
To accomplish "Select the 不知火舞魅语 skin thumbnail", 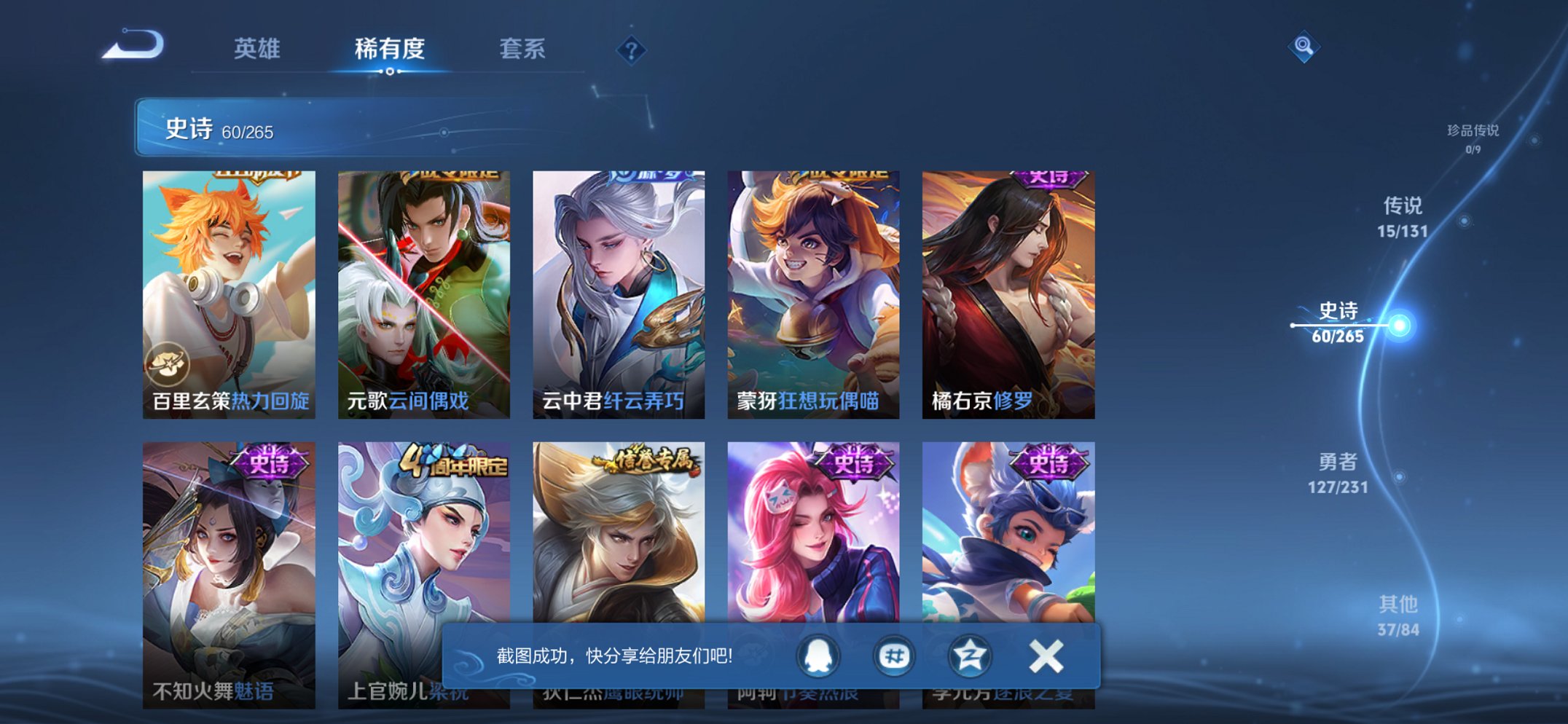I will [229, 575].
